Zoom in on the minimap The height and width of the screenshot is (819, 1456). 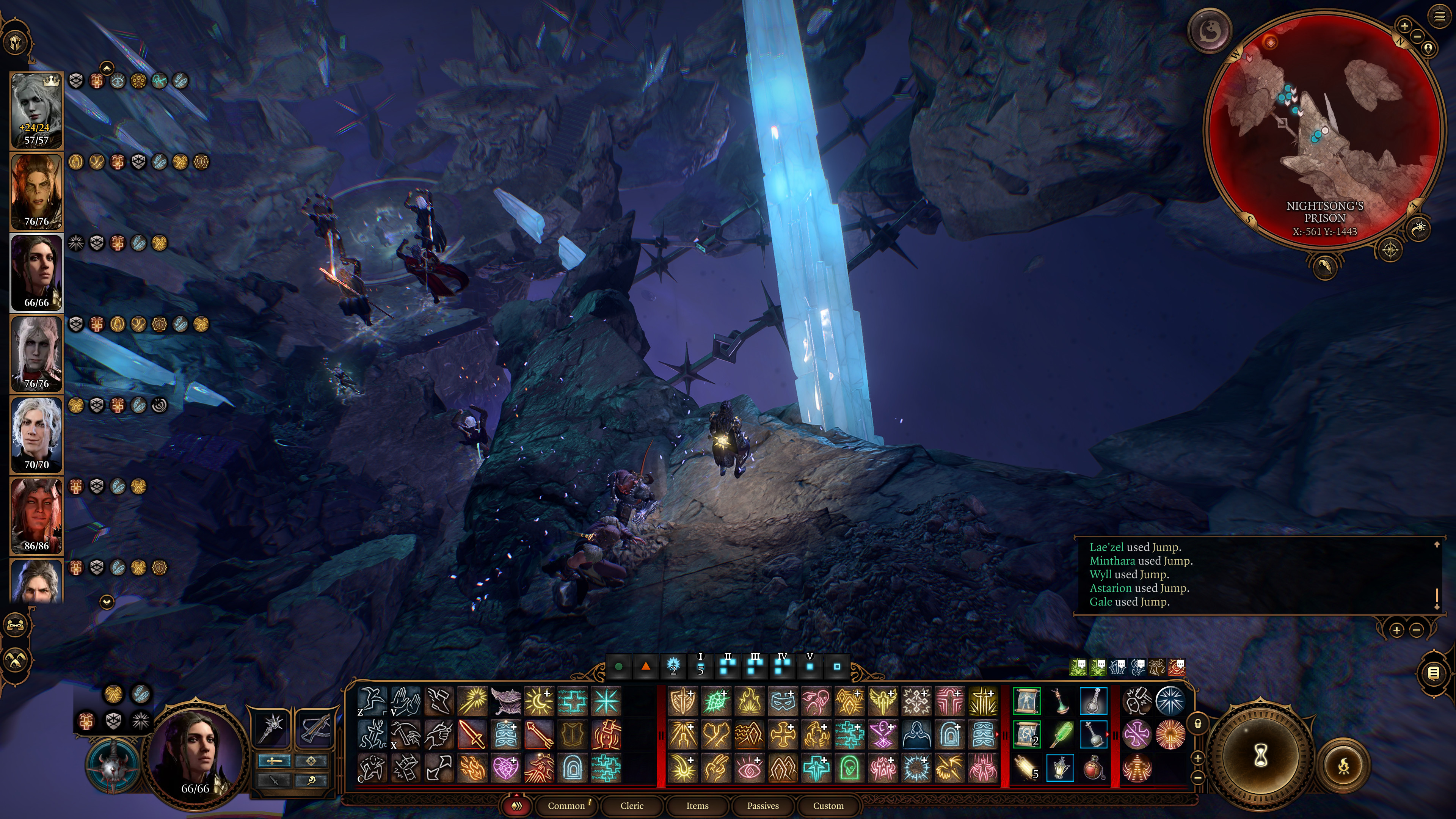1404,25
